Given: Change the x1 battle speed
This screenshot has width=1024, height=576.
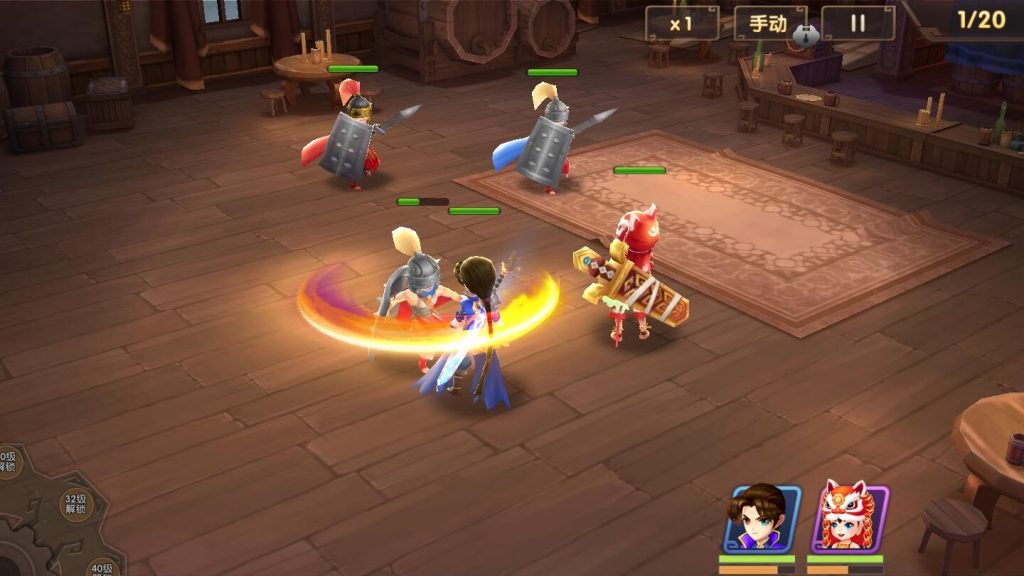Looking at the screenshot, I should coord(681,23).
